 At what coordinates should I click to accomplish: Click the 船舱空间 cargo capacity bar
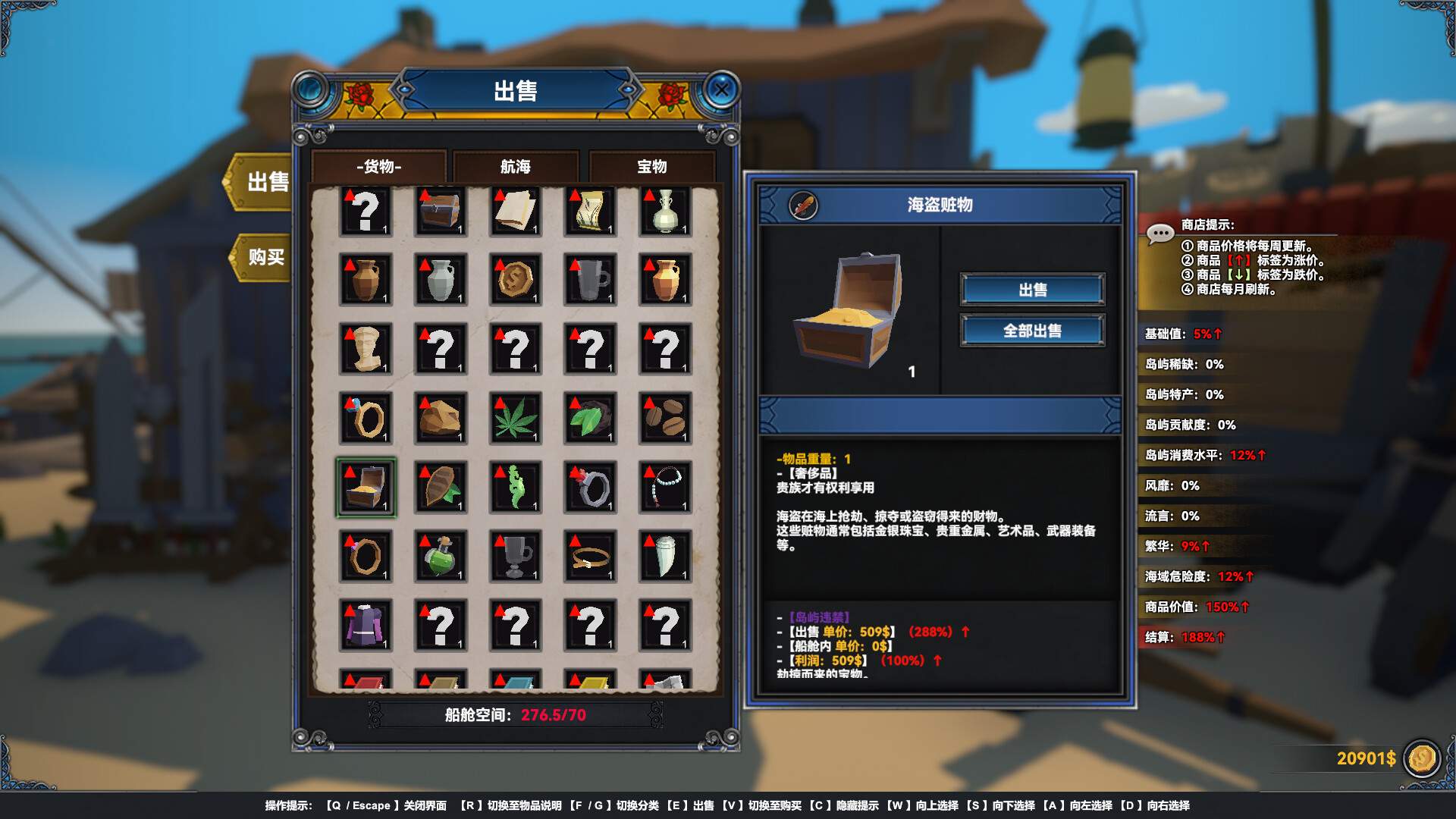[x=518, y=715]
